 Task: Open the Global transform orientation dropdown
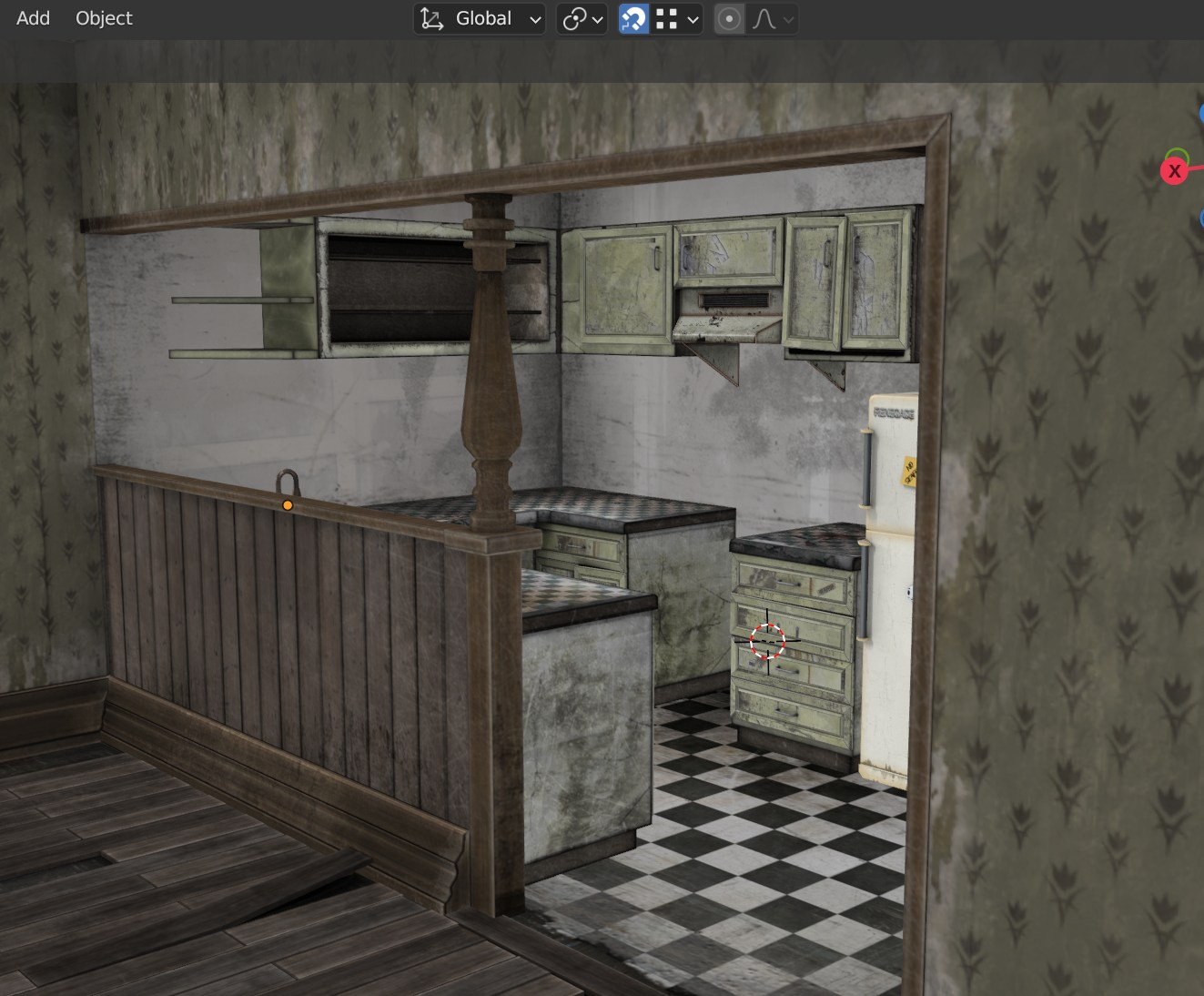click(x=481, y=18)
